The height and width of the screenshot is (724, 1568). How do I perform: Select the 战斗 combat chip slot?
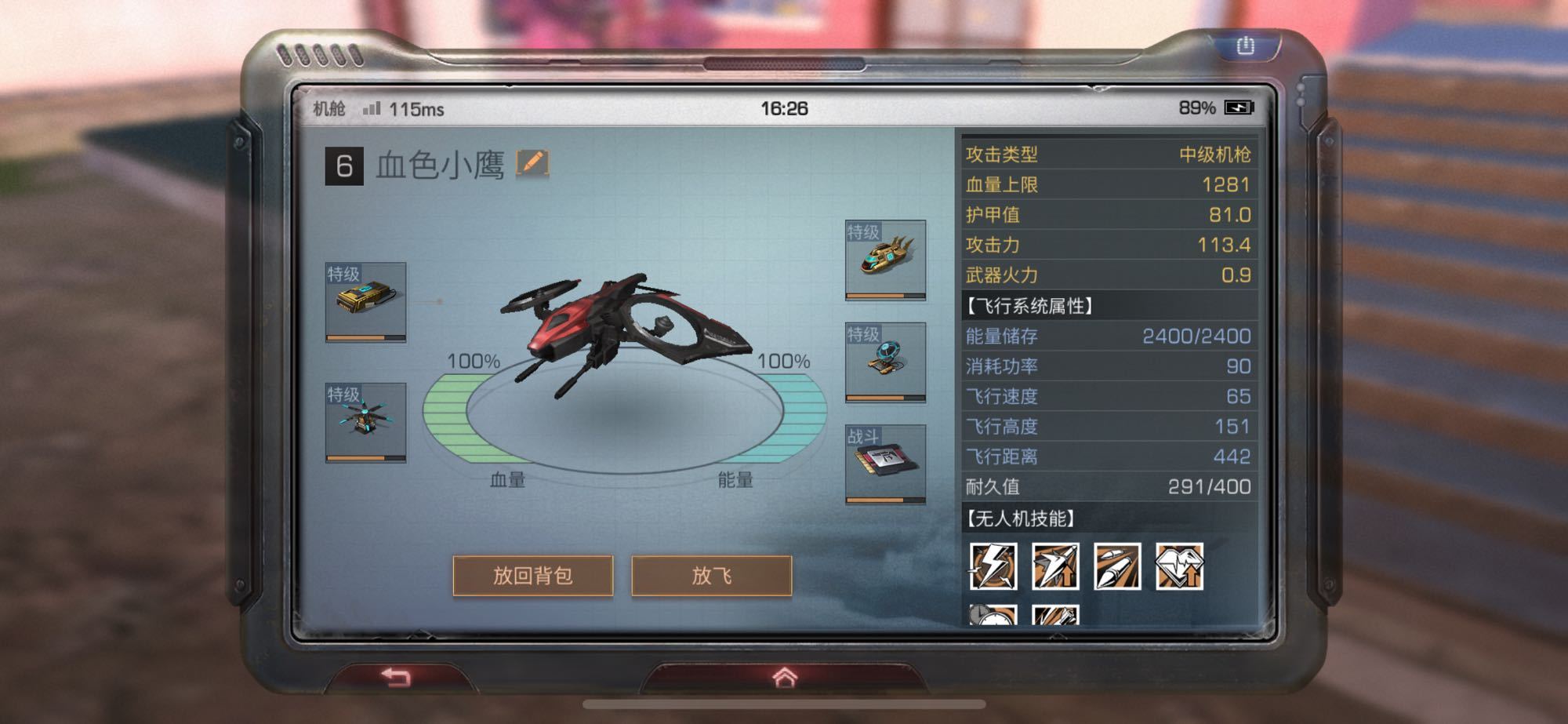885,464
